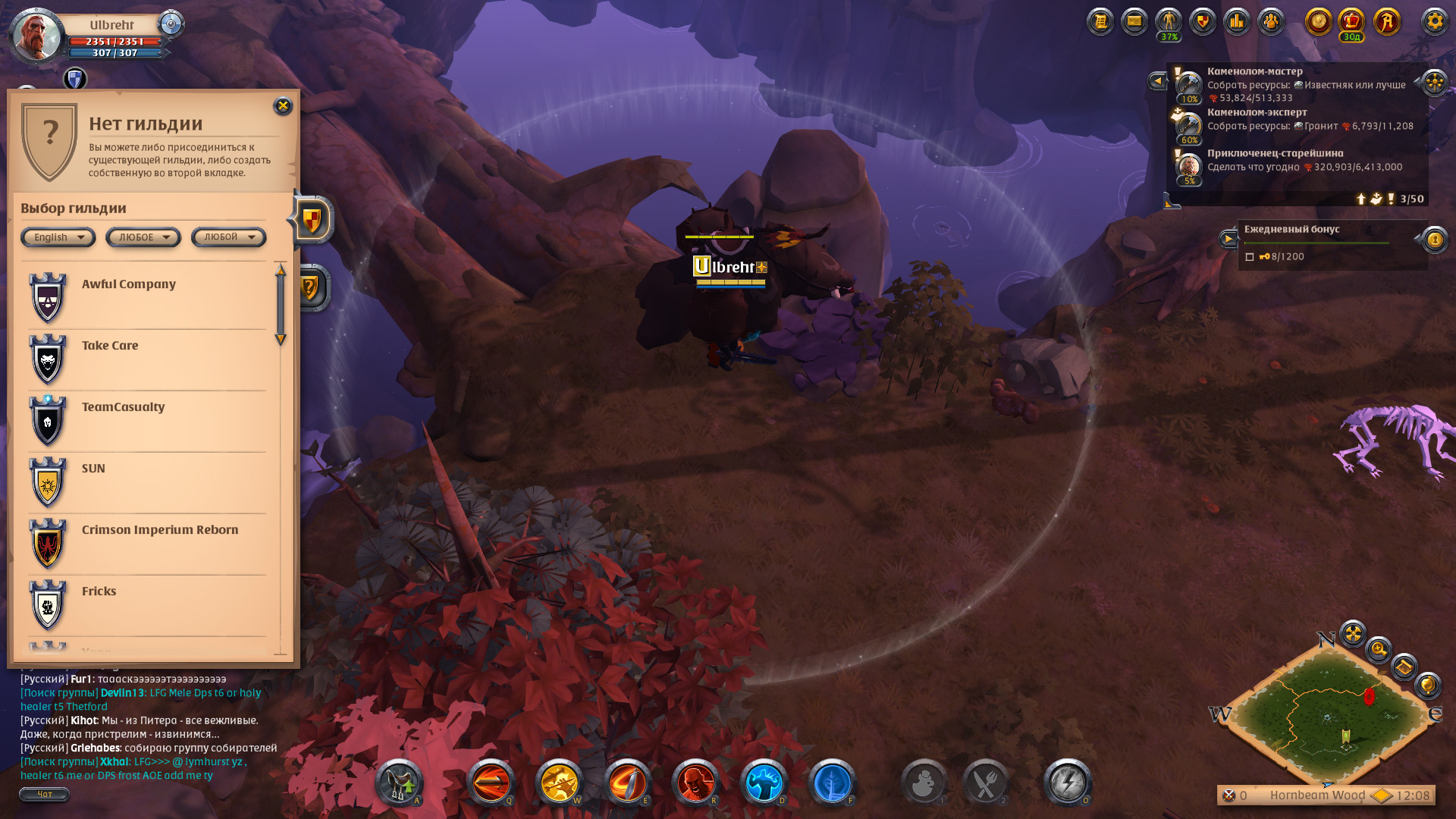
Task: Open the English language dropdown
Action: tap(58, 237)
